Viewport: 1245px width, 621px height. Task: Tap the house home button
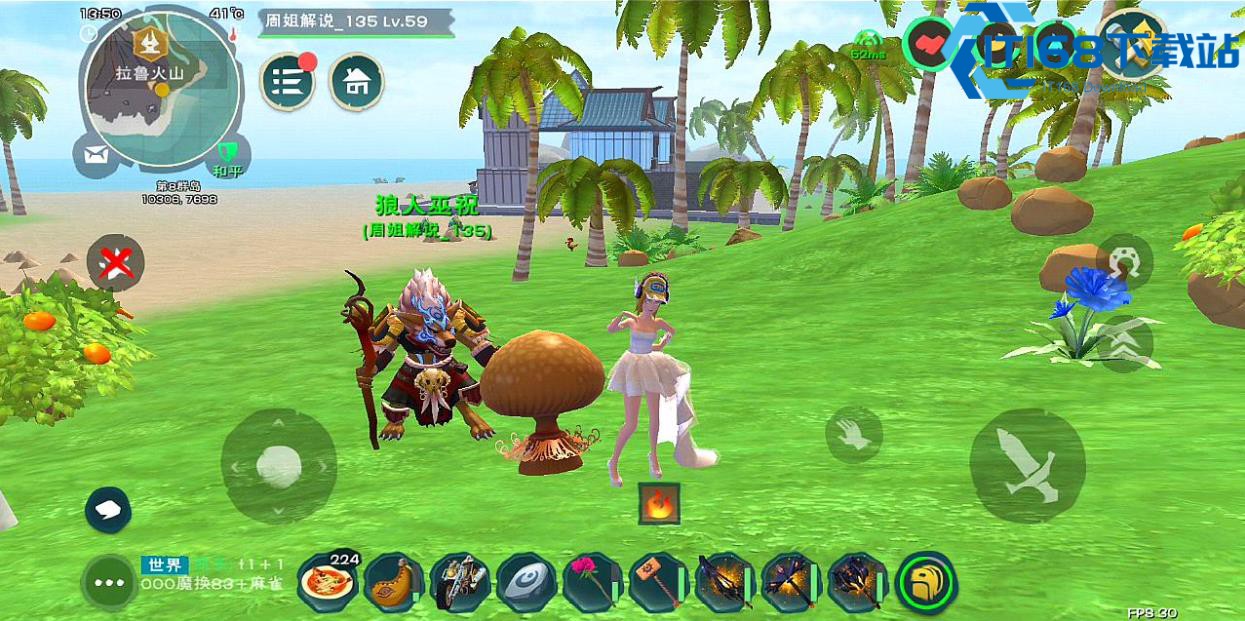tap(356, 81)
